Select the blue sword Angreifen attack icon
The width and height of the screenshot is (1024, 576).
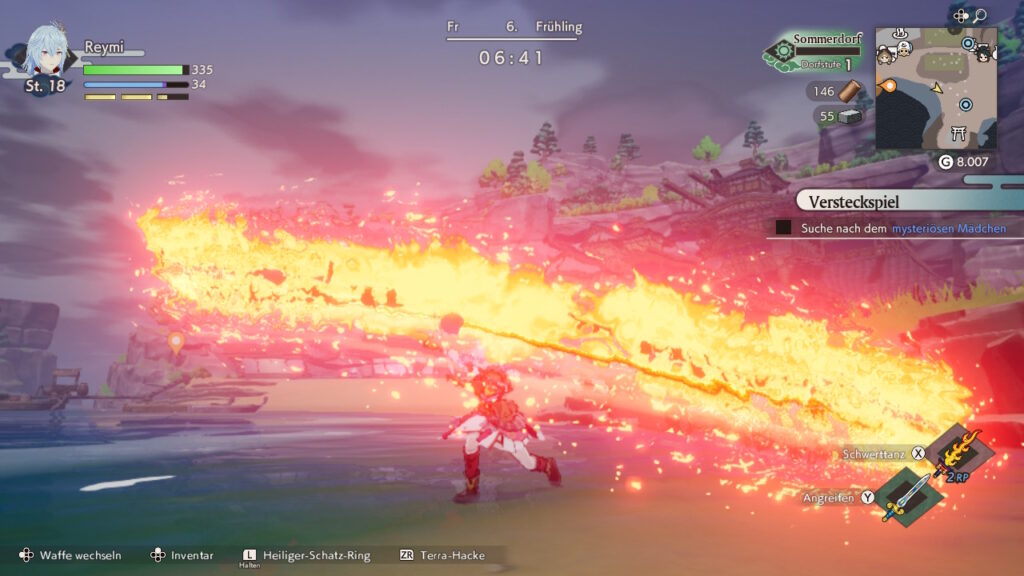905,495
